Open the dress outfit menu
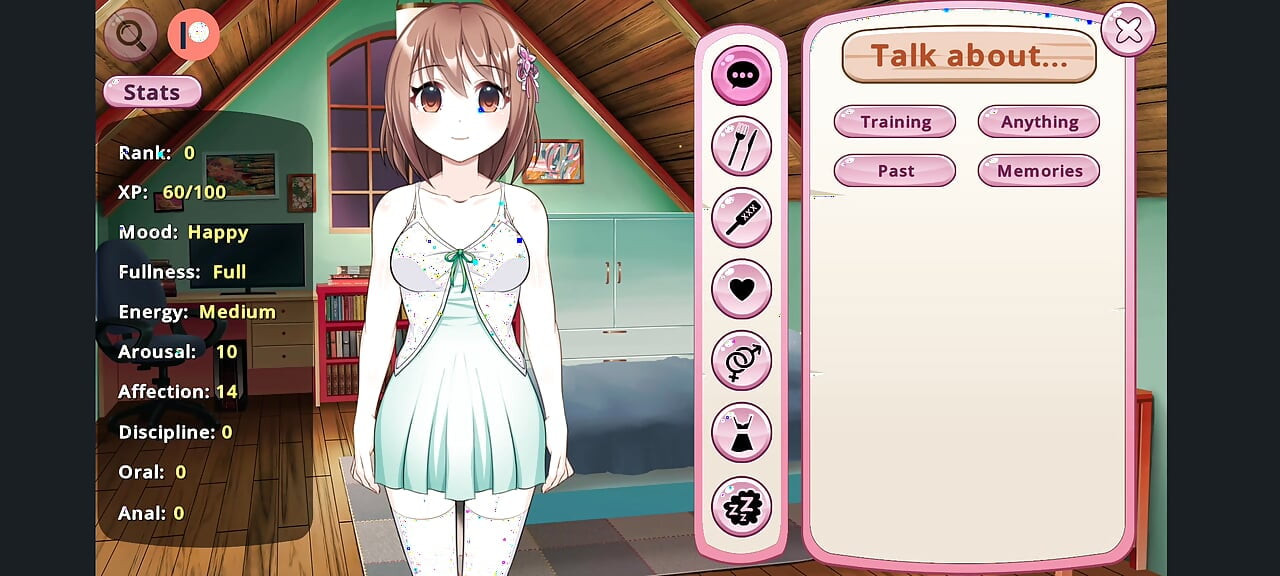This screenshot has width=1280, height=576. click(x=741, y=433)
